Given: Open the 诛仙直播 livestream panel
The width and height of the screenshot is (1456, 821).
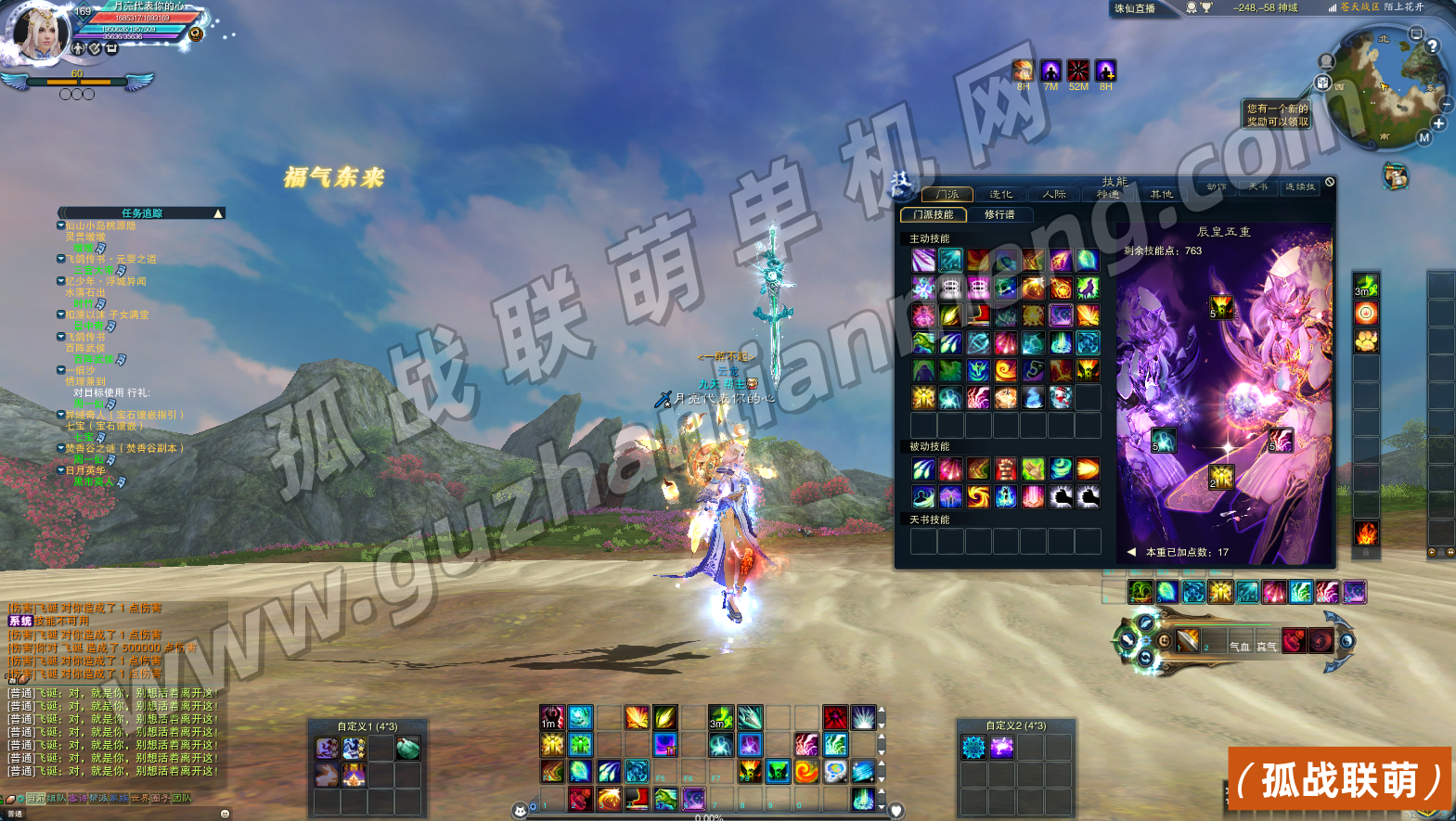Looking at the screenshot, I should pyautogui.click(x=1135, y=8).
